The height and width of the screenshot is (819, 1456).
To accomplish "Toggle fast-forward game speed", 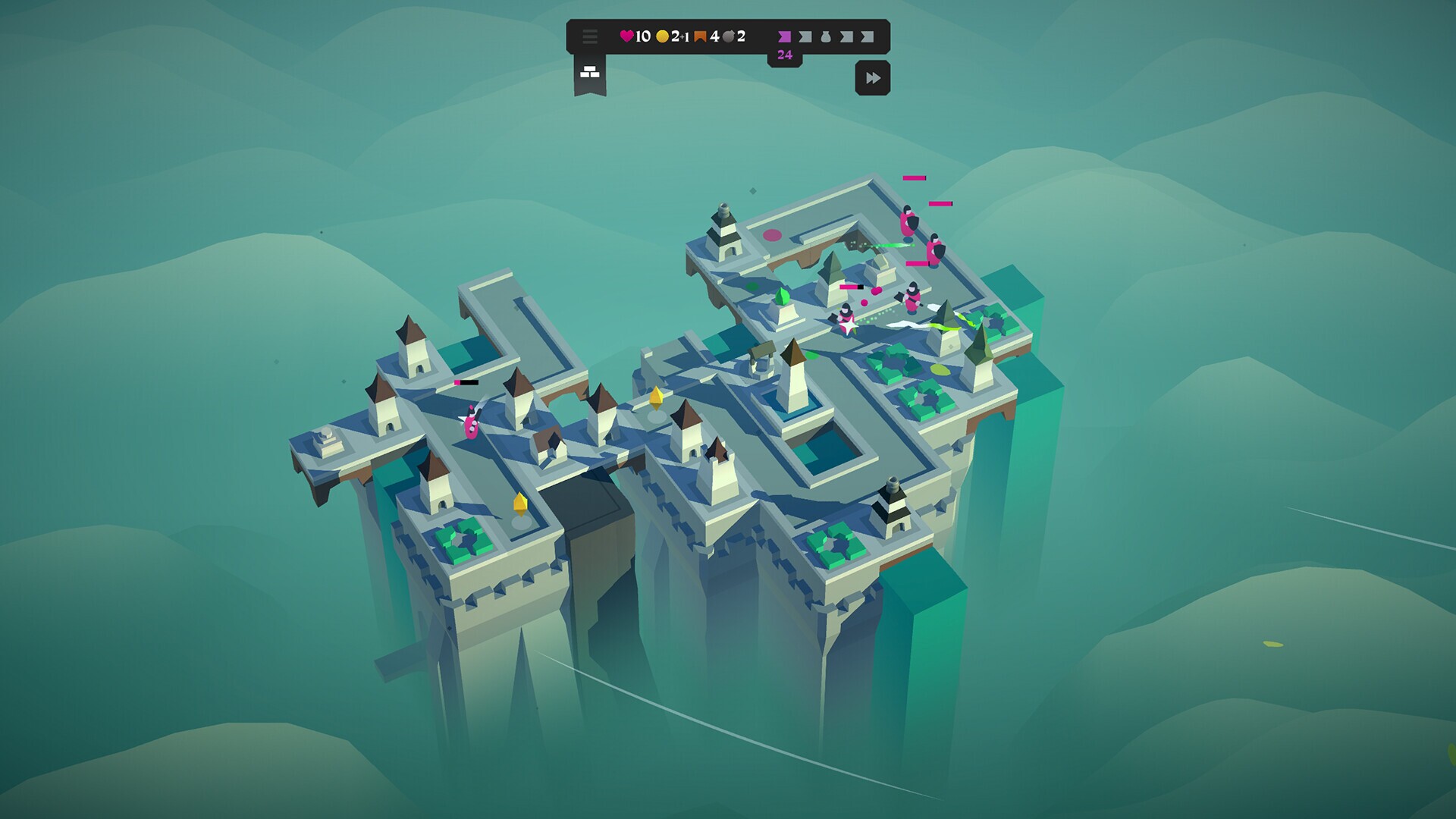I will 874,76.
